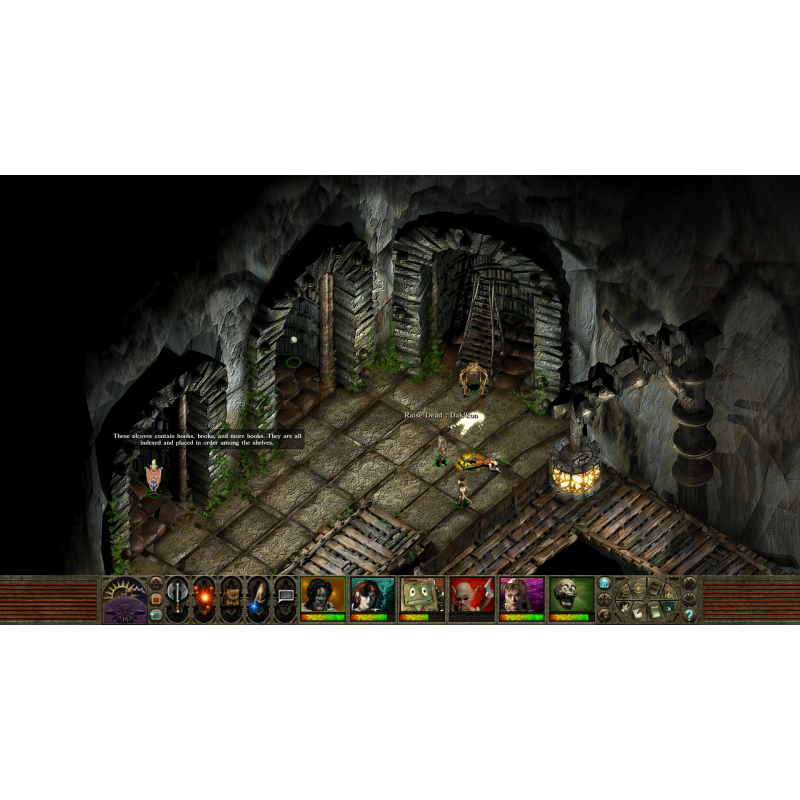800x800 pixels.
Task: Select the red-background pointed-ear portrait
Action: tap(472, 596)
